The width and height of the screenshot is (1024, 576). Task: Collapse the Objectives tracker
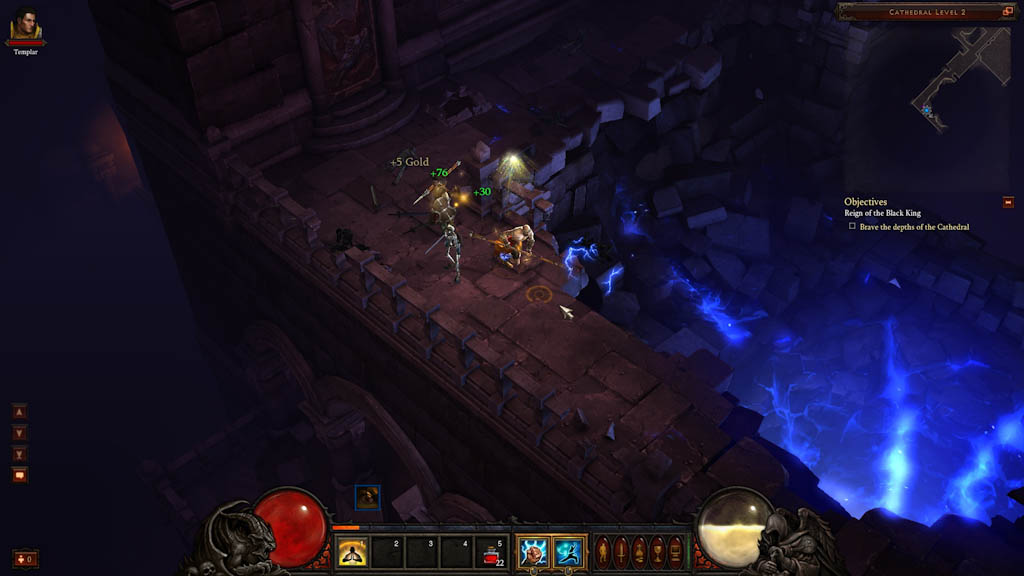click(1008, 202)
